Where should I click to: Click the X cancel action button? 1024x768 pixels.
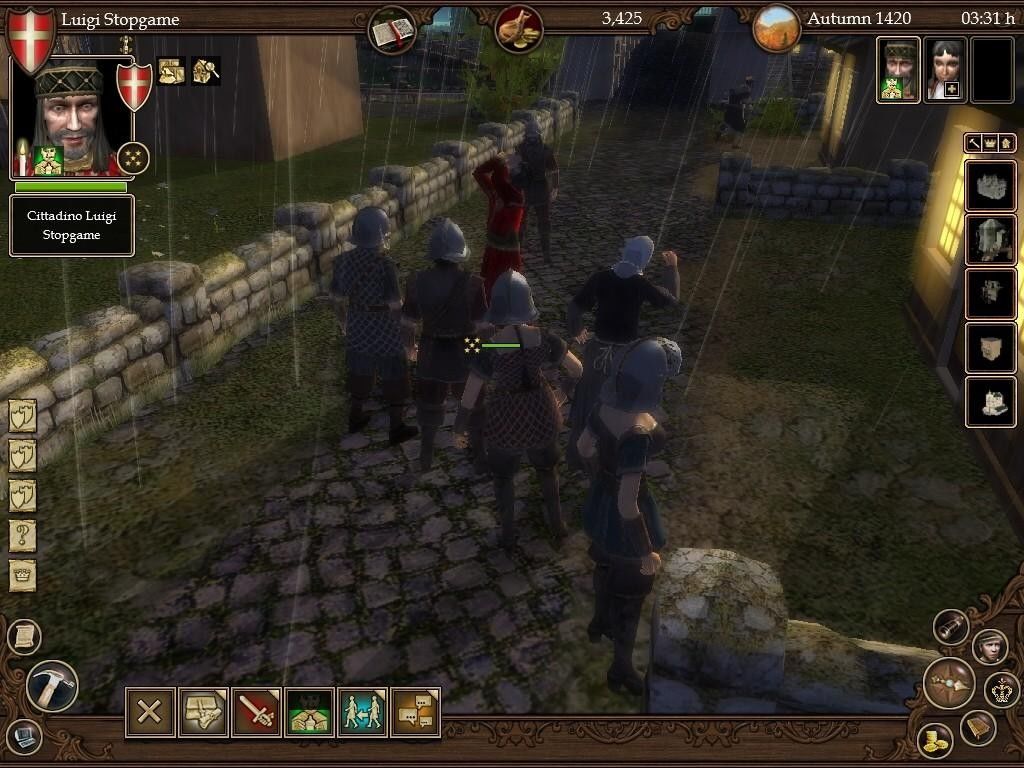click(x=150, y=712)
